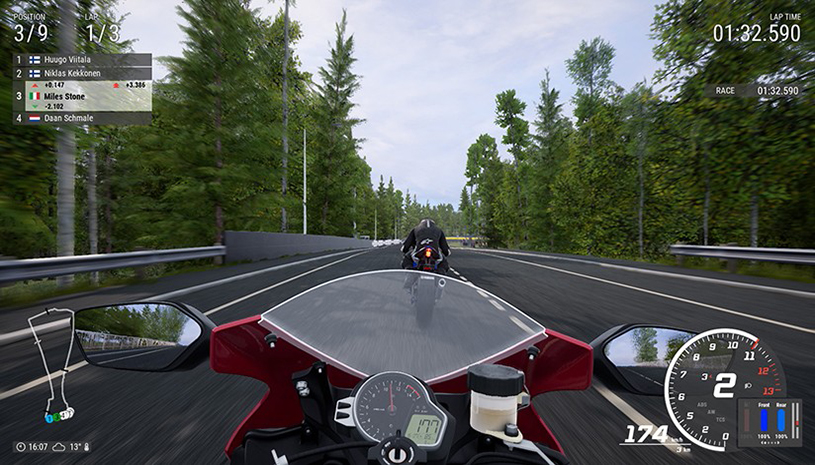Viewport: 815px width, 465px height.
Task: Click the front and rear tyre status panel
Action: click(769, 421)
